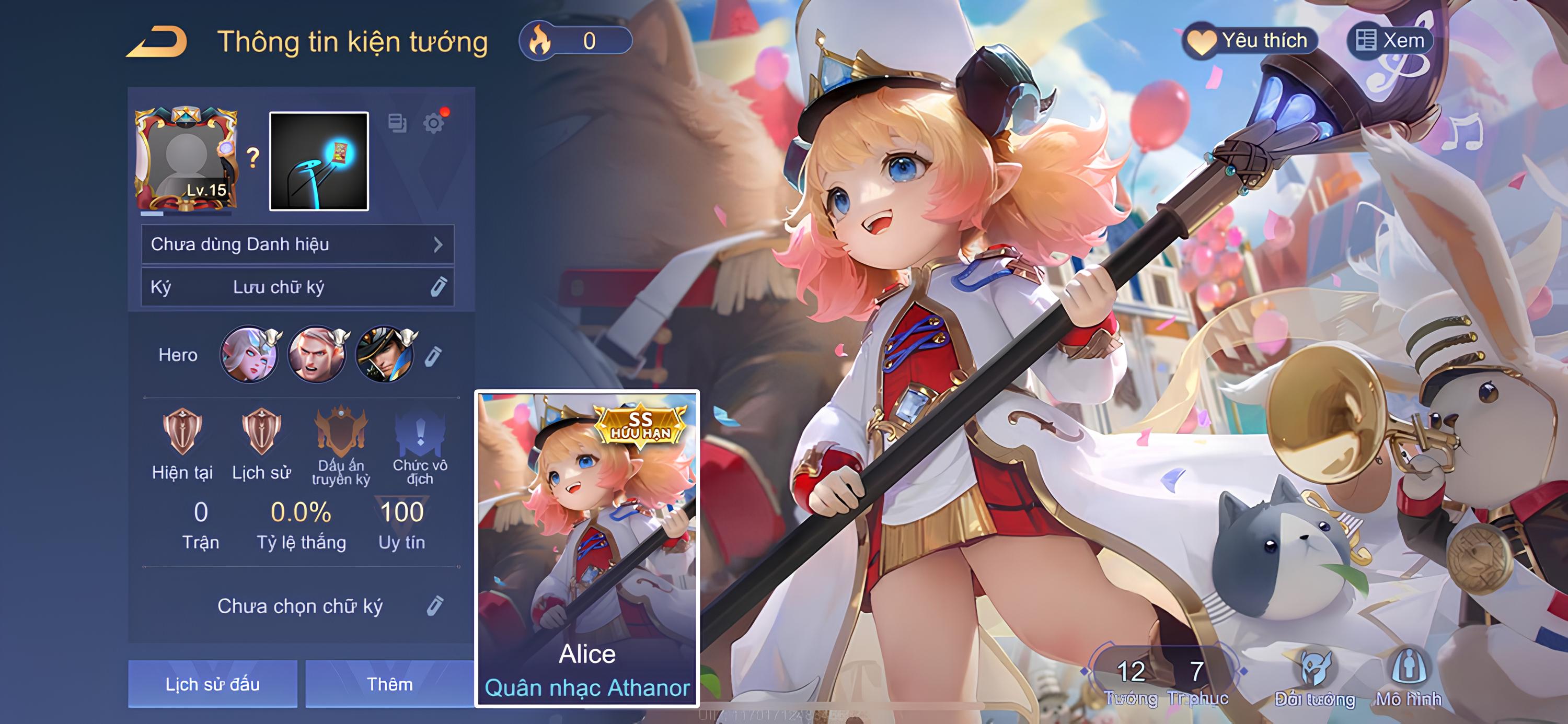Select the glowing blue profile picture
Viewport: 1568px width, 724px height.
tap(319, 161)
